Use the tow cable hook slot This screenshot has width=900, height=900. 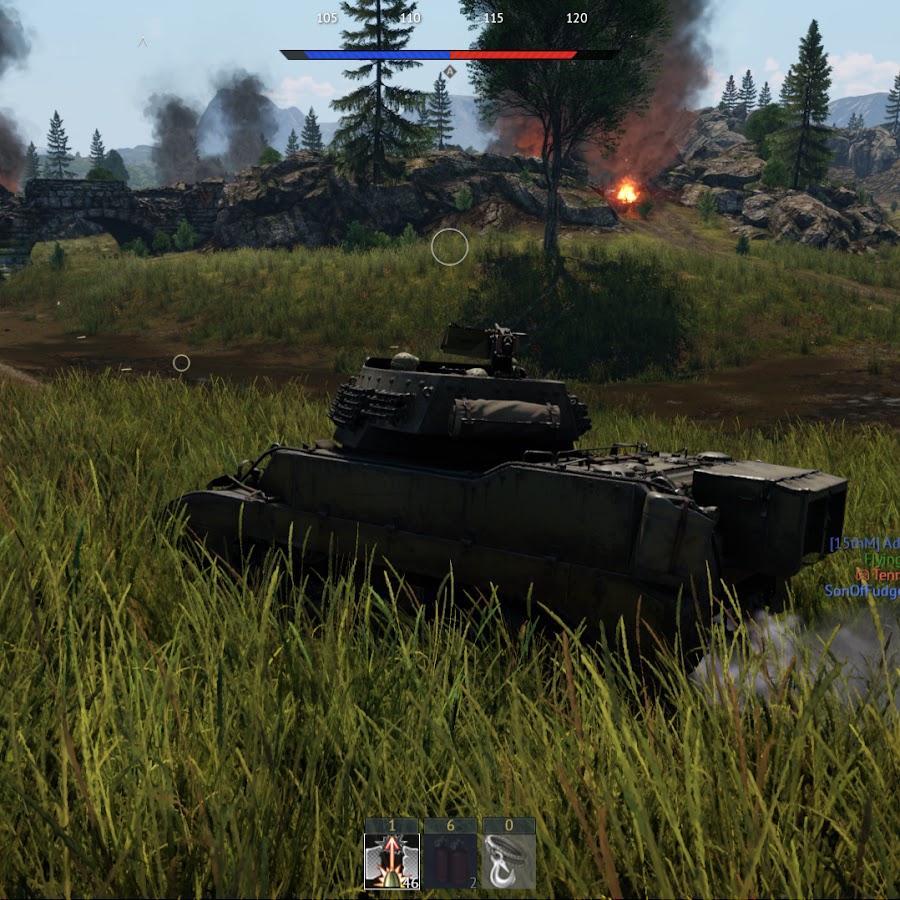coord(509,861)
